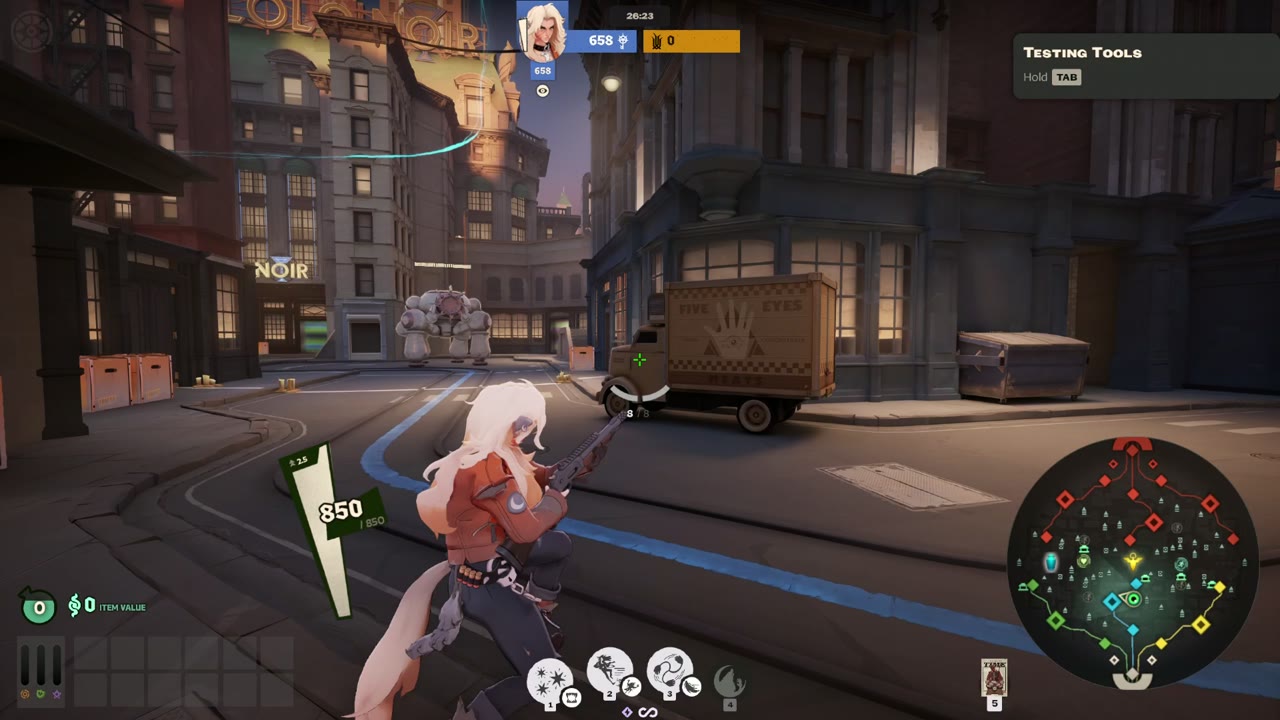1280x720 pixels.
Task: Trigger the bolas ability in slot 3
Action: point(670,670)
